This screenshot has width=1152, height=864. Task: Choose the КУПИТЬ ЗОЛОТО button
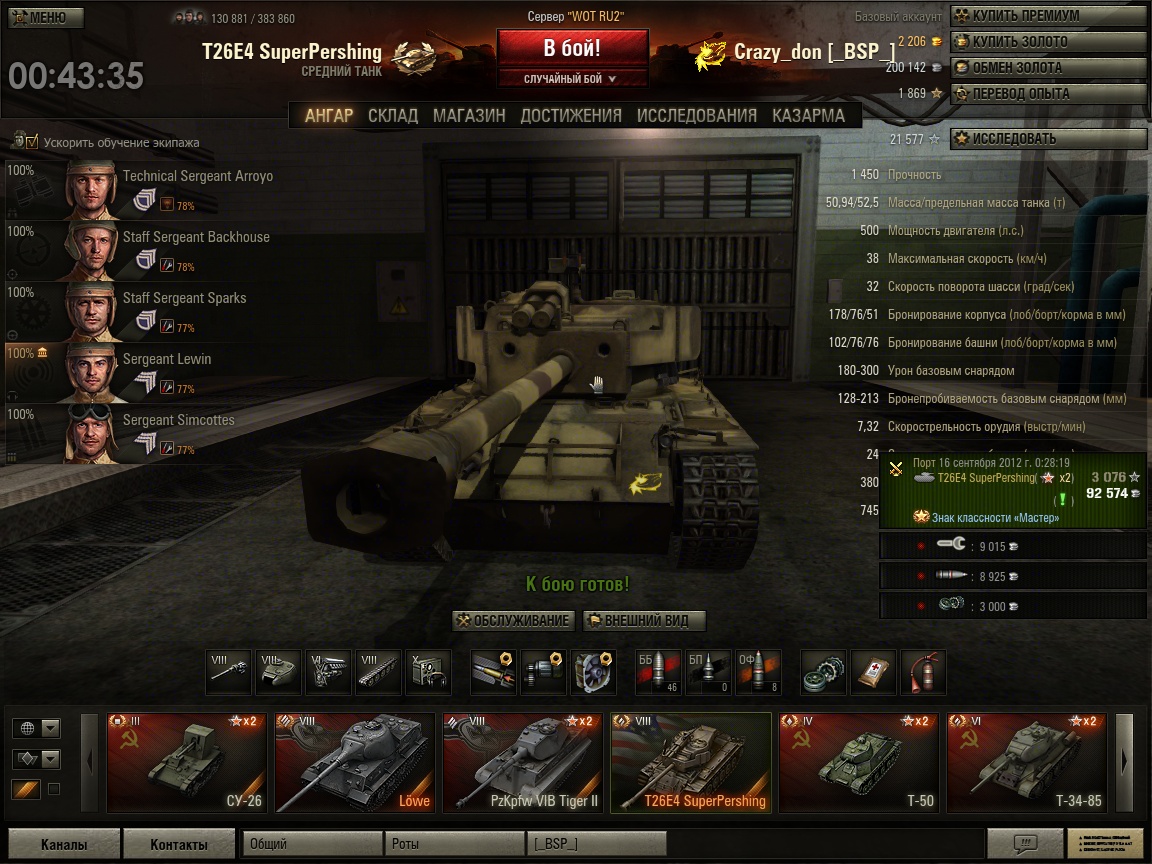pyautogui.click(x=1047, y=42)
